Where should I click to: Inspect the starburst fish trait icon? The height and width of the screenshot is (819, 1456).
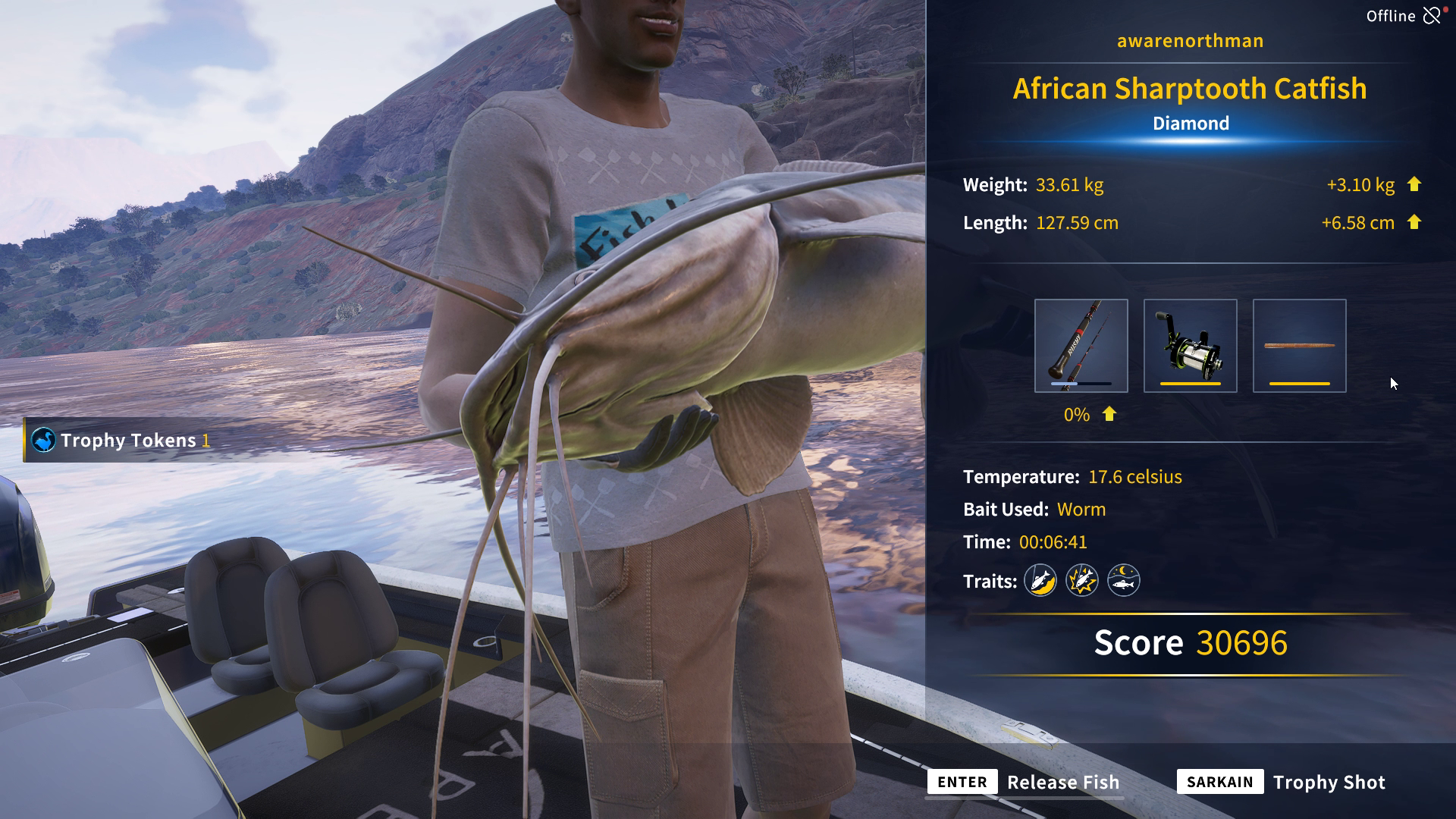[x=1082, y=581]
